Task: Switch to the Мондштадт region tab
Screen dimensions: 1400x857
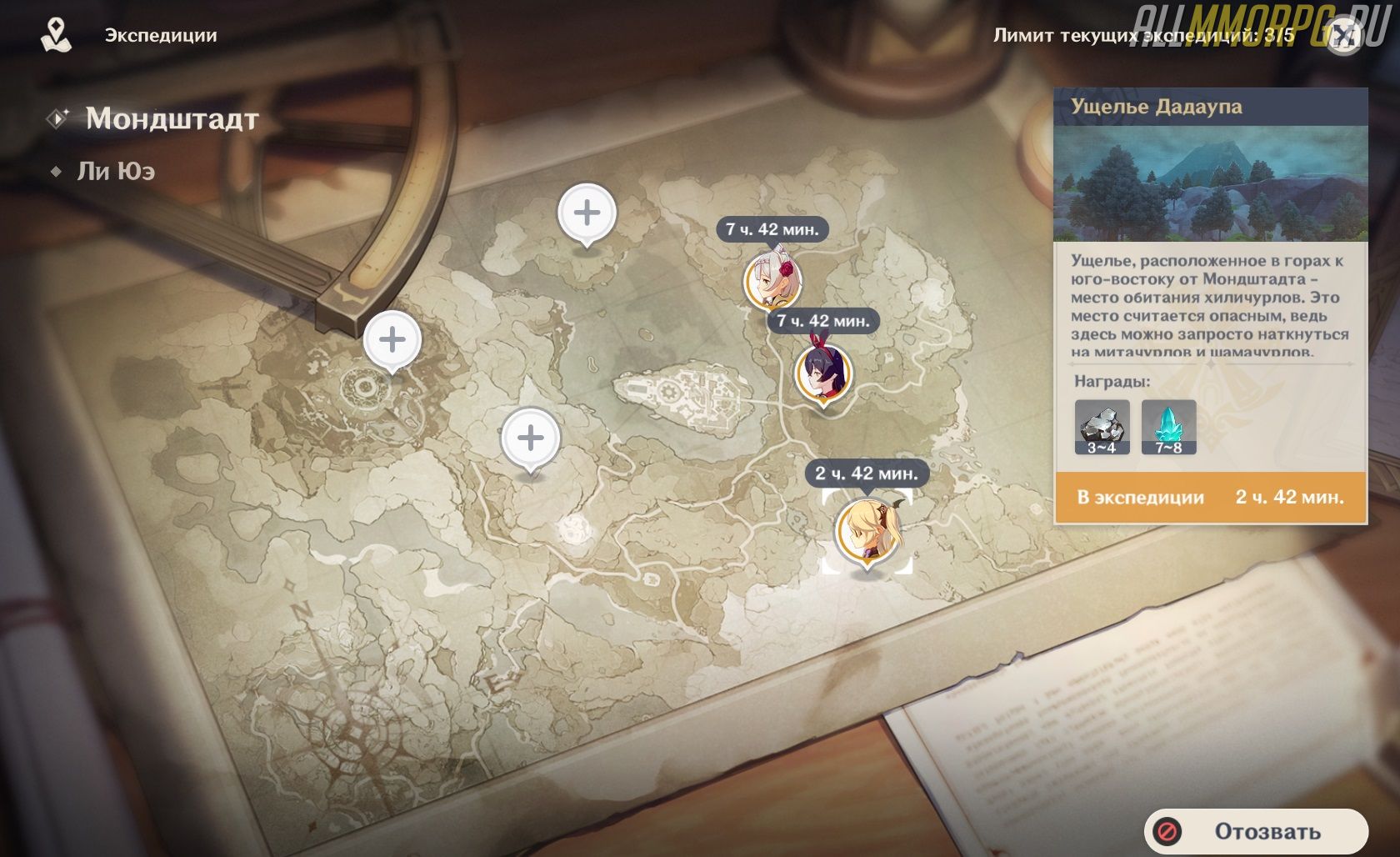Action: [172, 118]
